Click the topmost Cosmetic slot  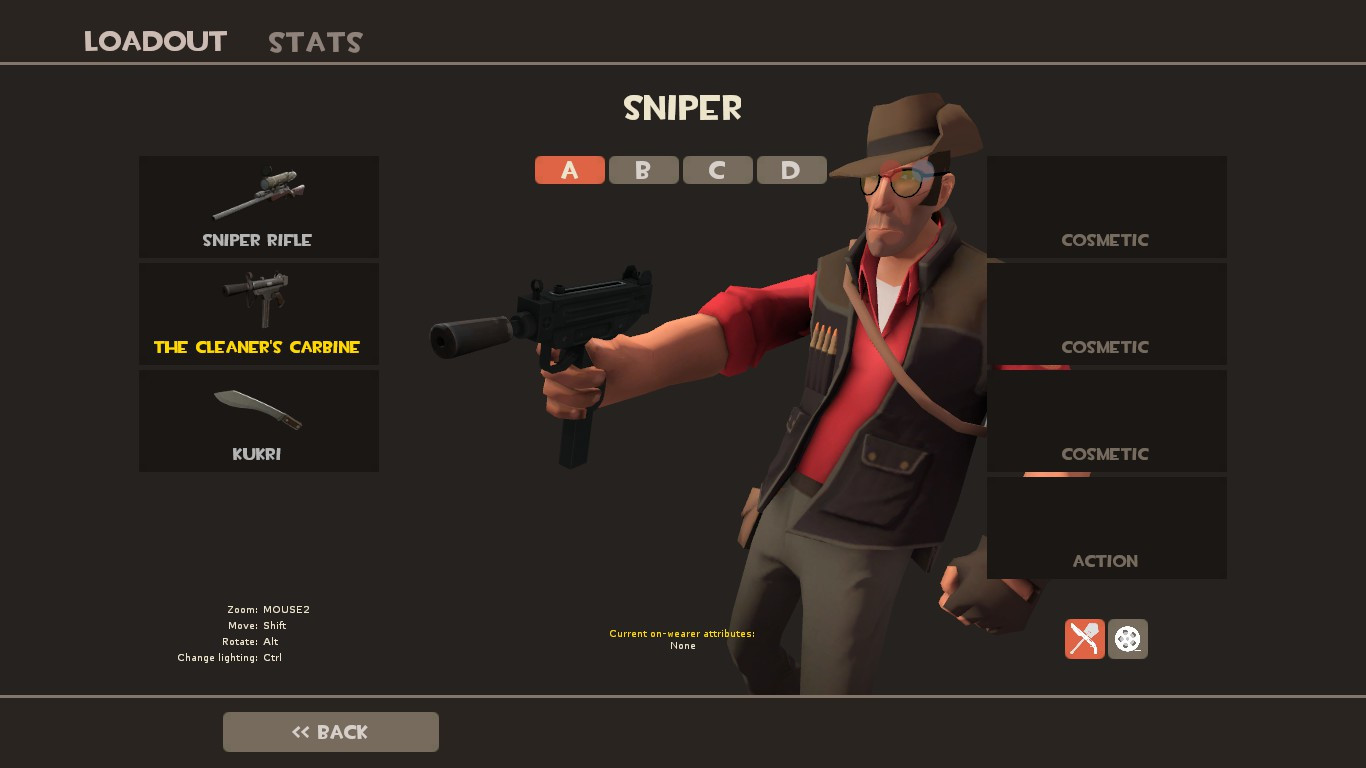[x=1106, y=207]
